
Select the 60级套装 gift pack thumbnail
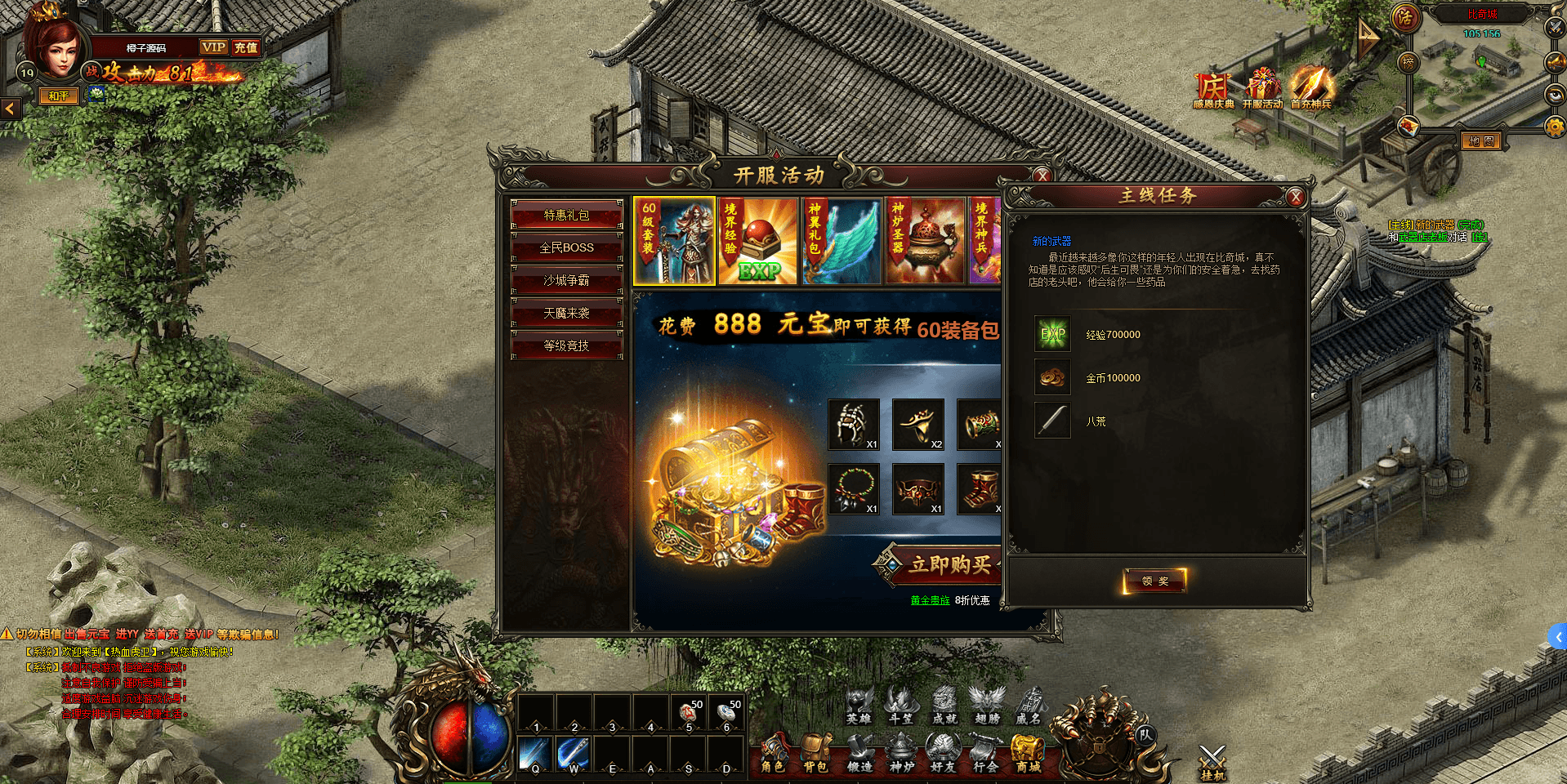674,241
